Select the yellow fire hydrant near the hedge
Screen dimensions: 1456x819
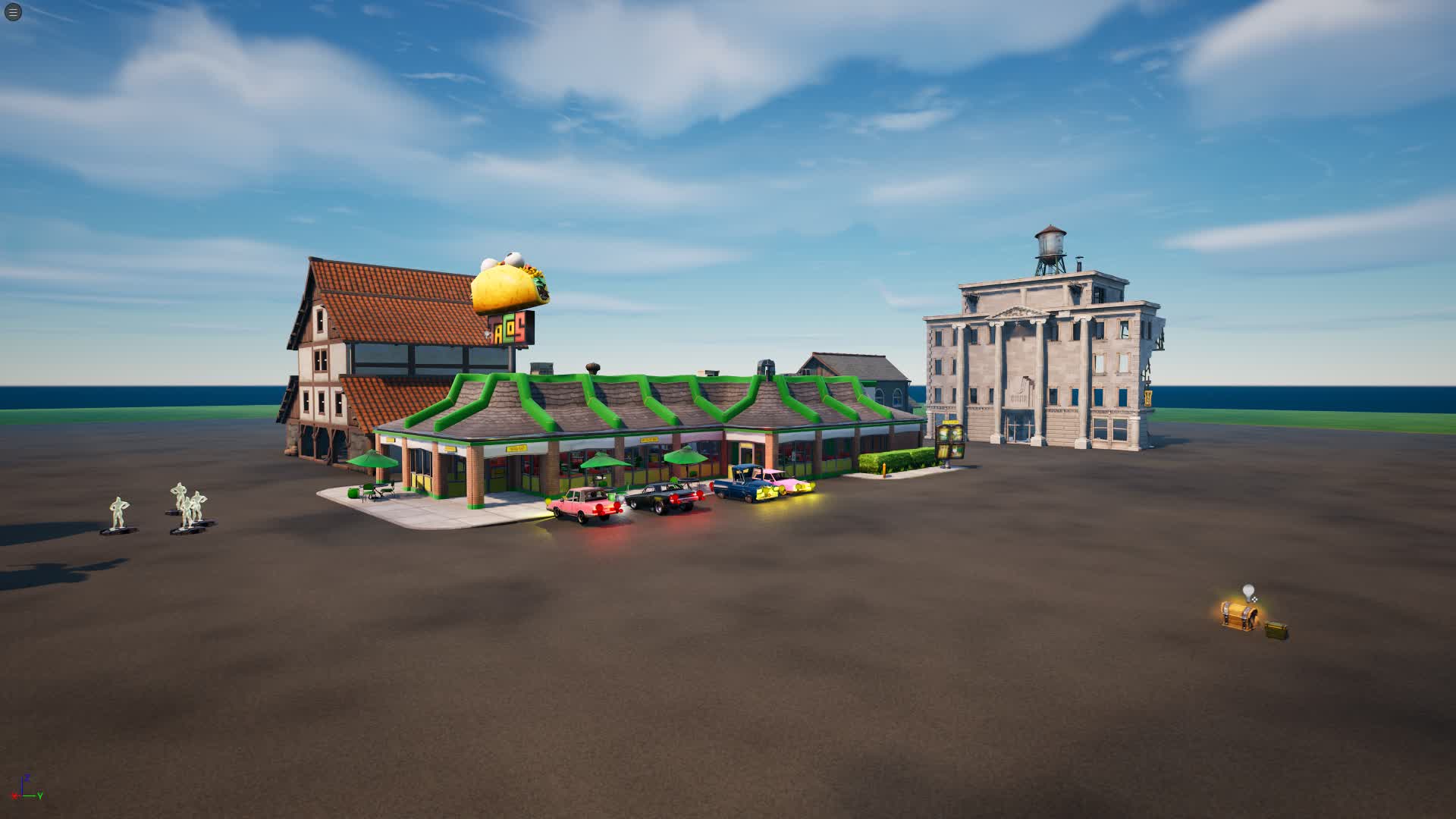(x=883, y=469)
